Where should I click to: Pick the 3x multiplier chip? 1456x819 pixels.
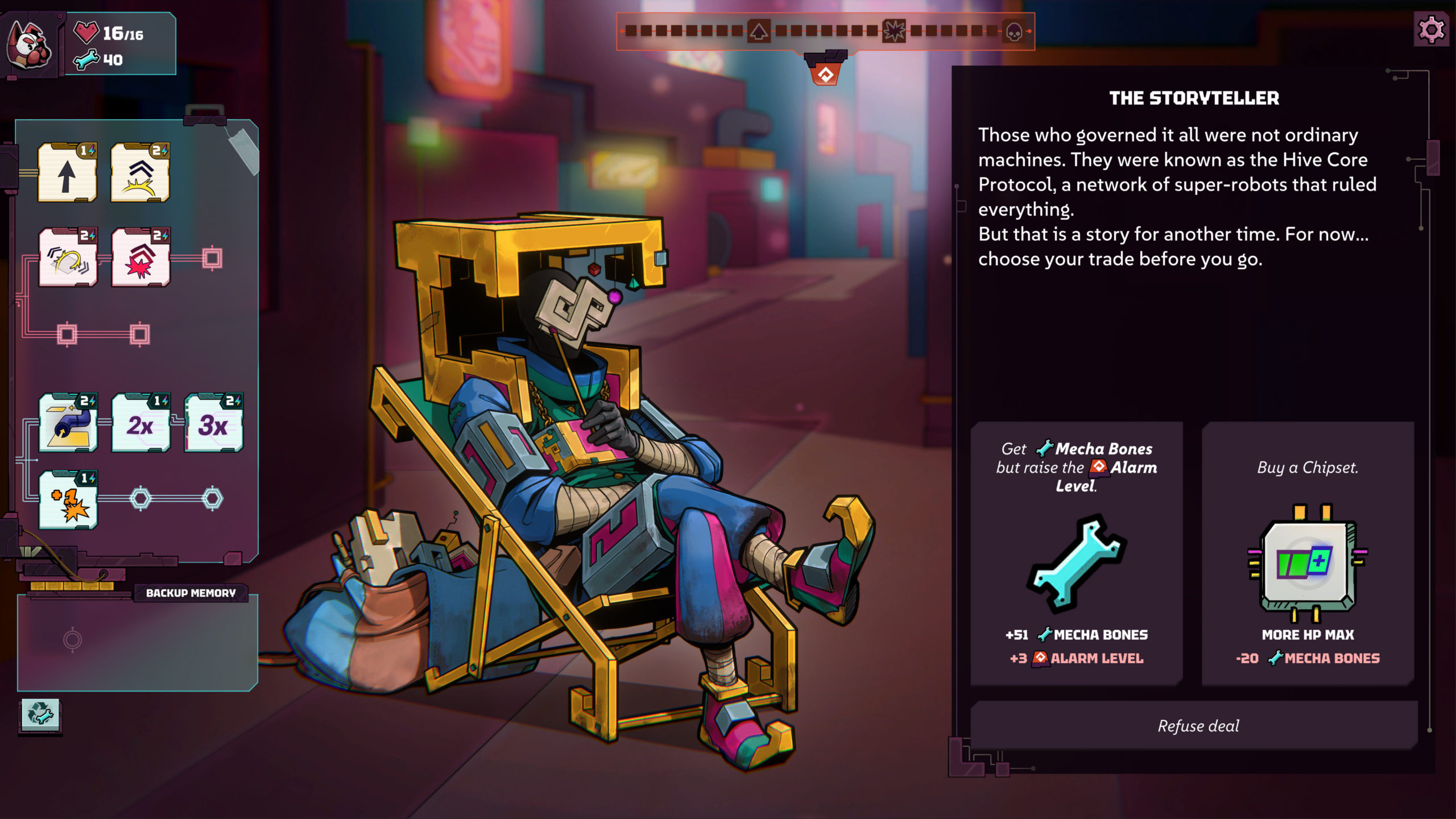[x=213, y=424]
